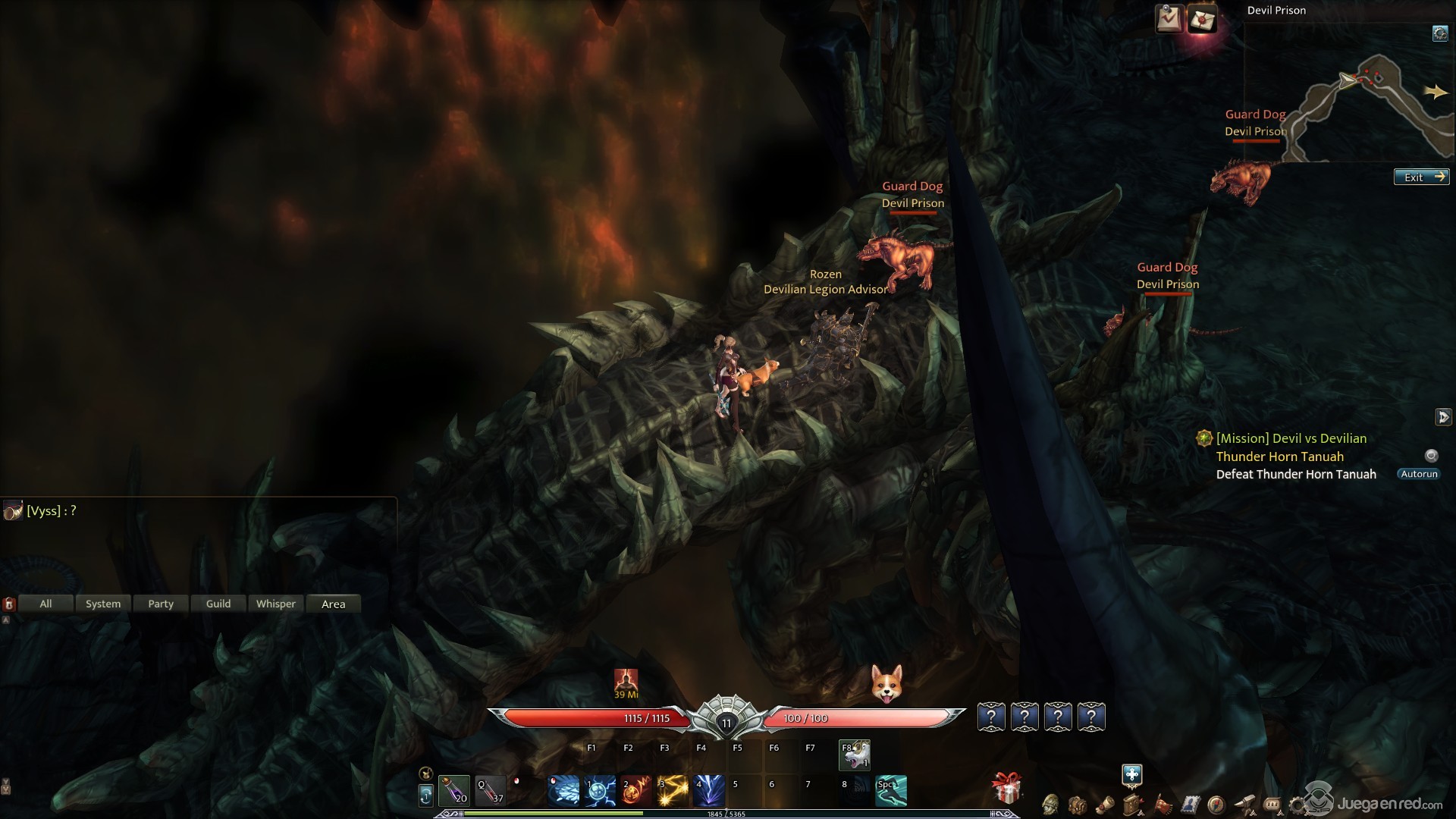
Task: Use the white wolf mount slot
Action: coord(855,755)
